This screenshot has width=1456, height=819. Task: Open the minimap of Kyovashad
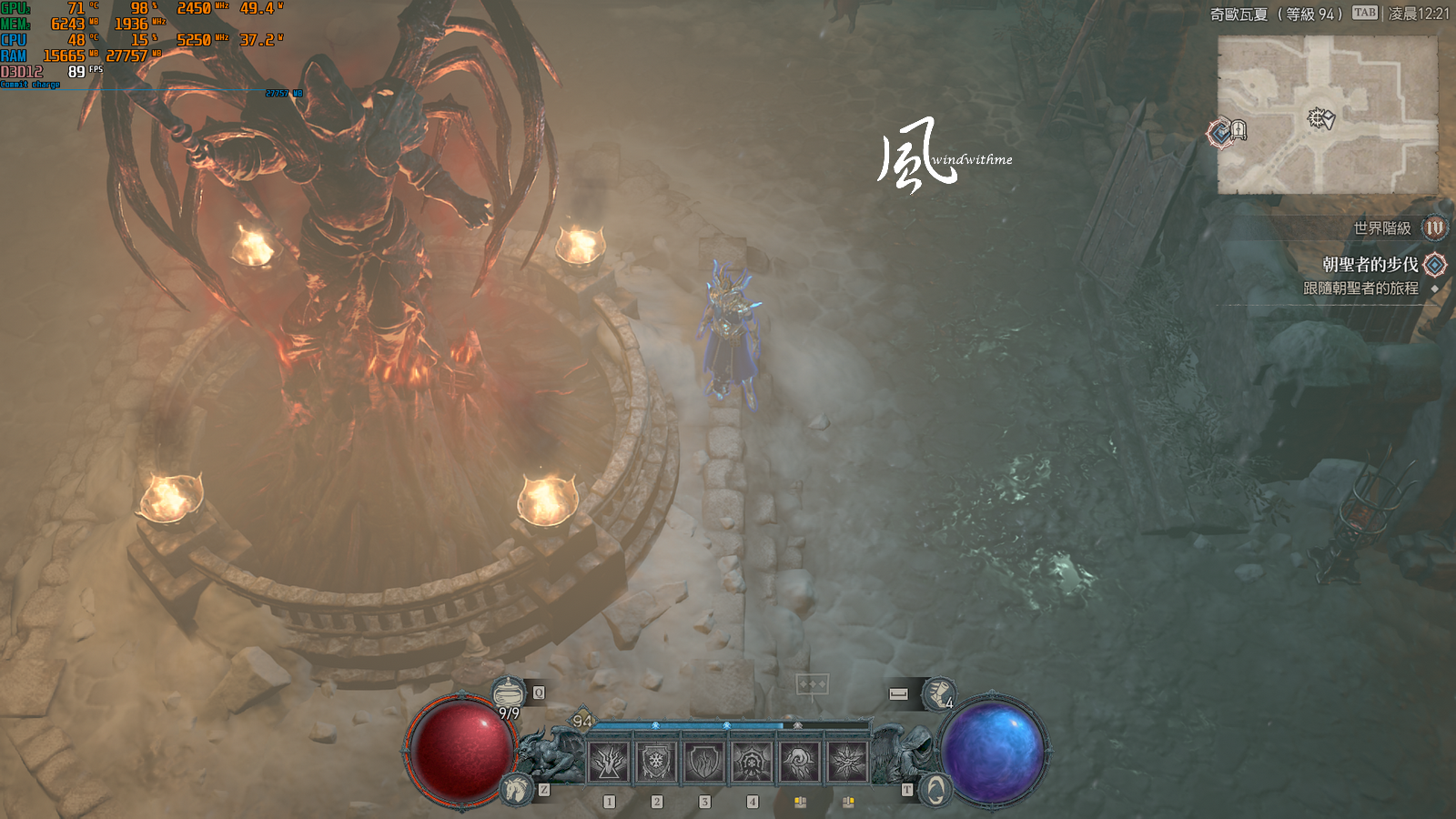coord(1328,115)
